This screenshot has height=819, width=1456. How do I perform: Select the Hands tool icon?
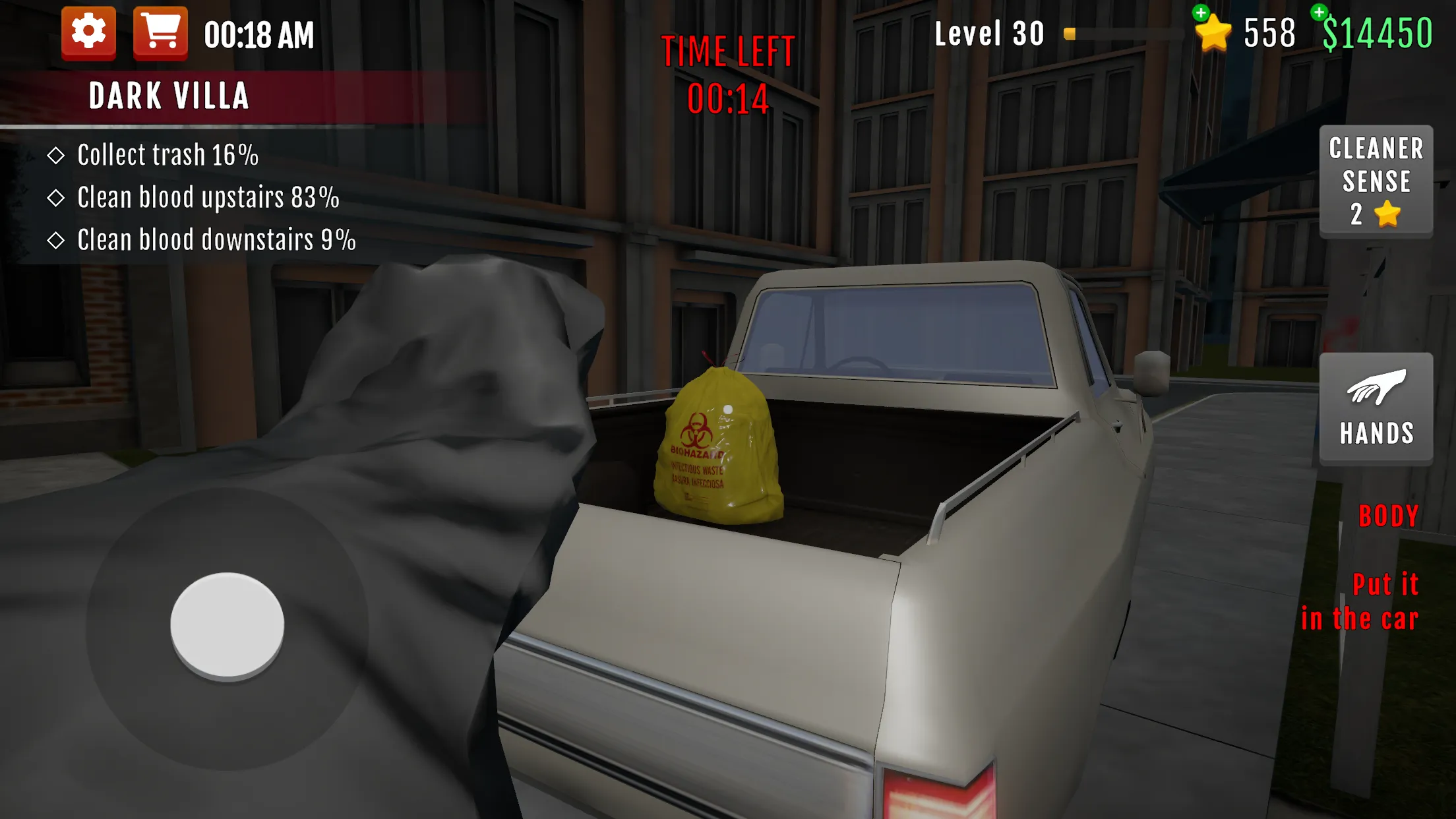[x=1376, y=408]
